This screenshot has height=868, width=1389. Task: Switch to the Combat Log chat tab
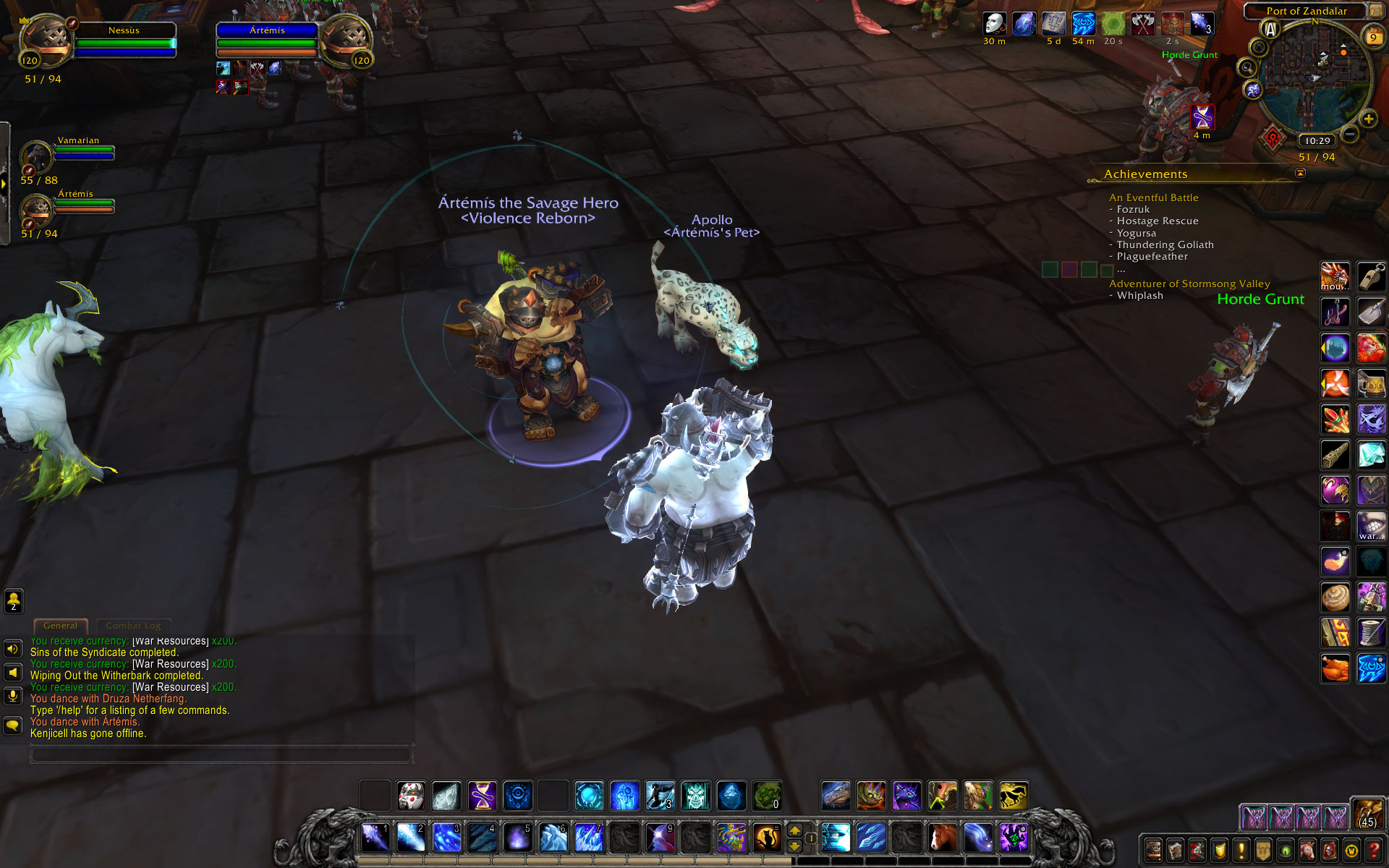click(x=133, y=626)
